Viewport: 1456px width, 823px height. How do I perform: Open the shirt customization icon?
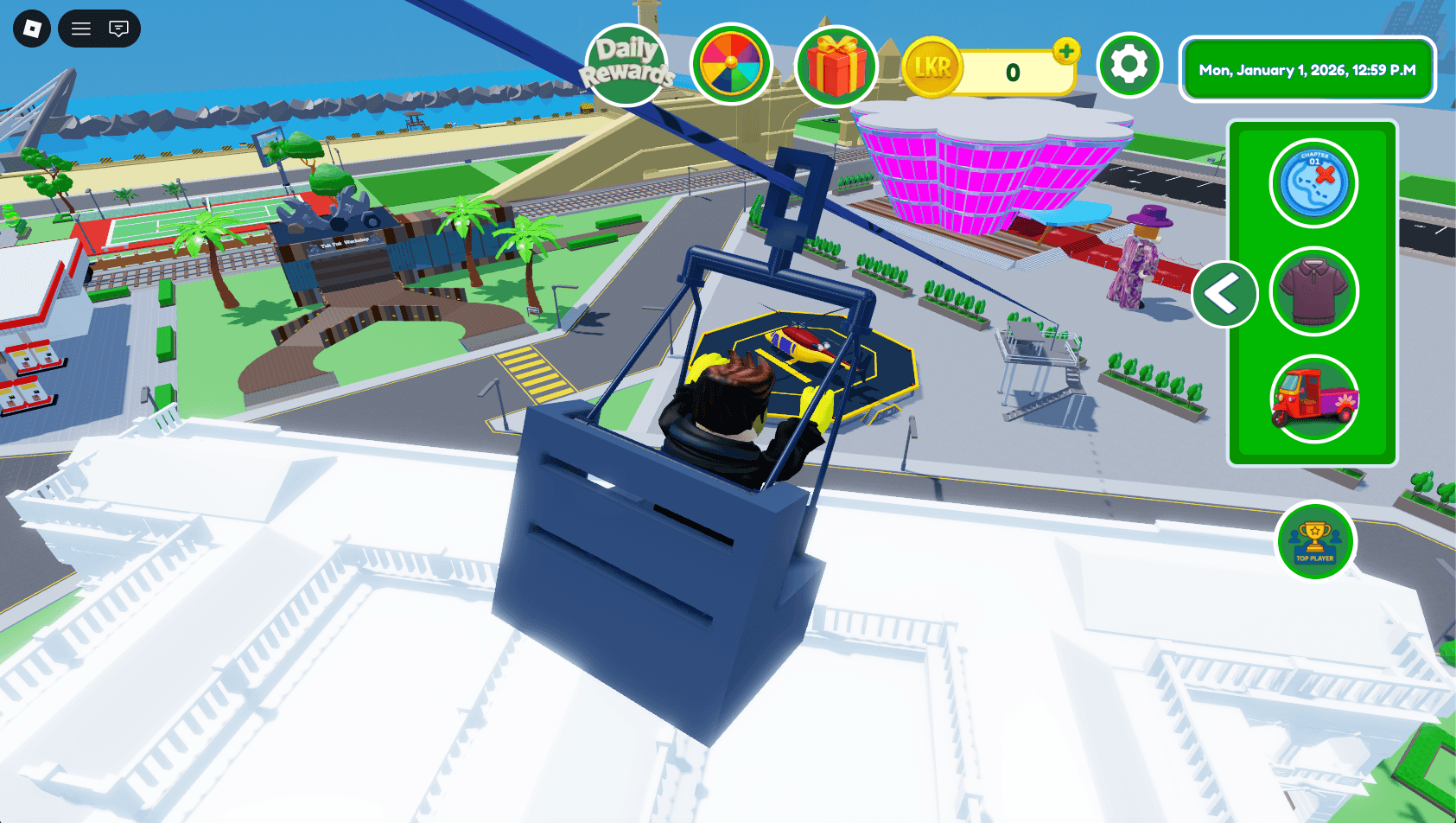pos(1313,291)
